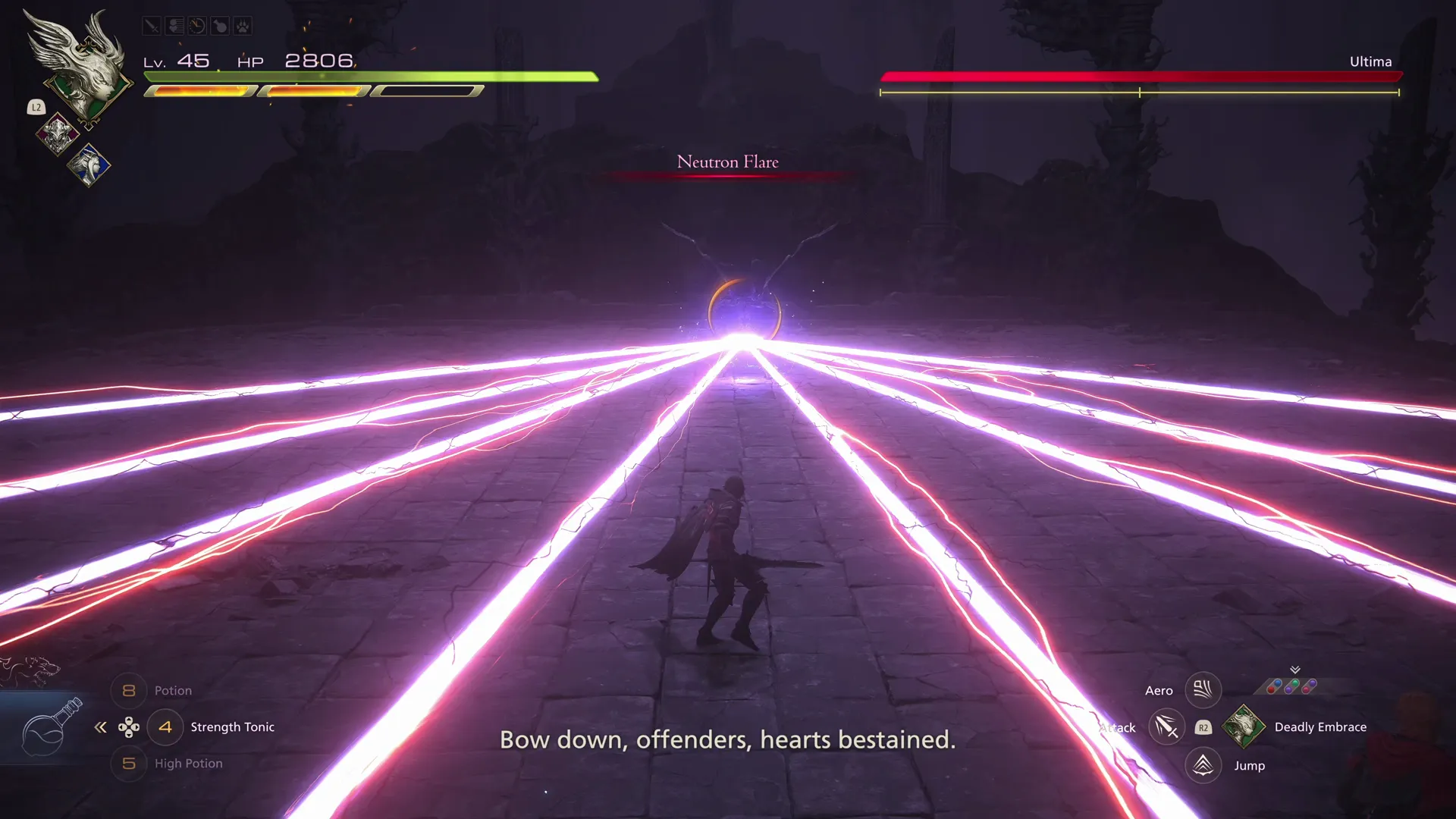This screenshot has width=1456, height=819.
Task: Select the sword buff status icon
Action: tap(150, 25)
